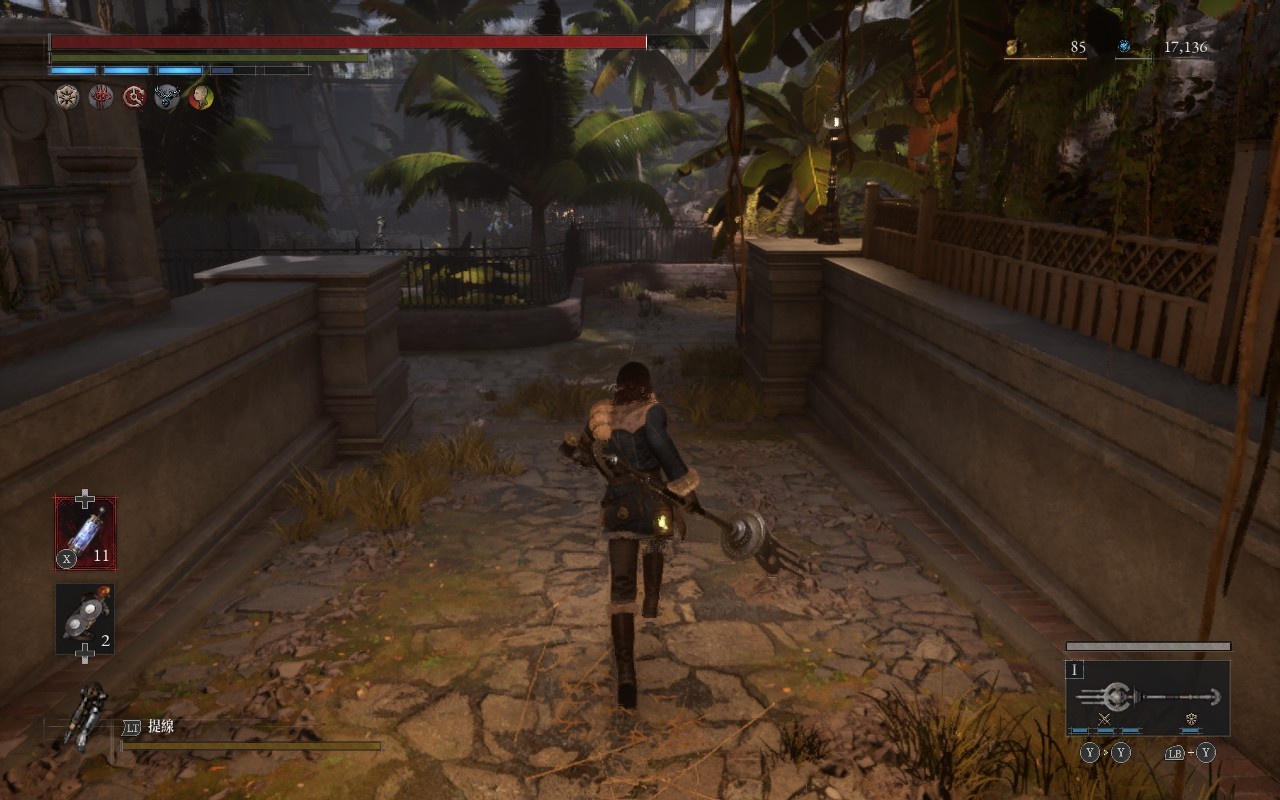Viewport: 1280px width, 800px height.
Task: Click the red circular arrow buff icon
Action: [134, 97]
